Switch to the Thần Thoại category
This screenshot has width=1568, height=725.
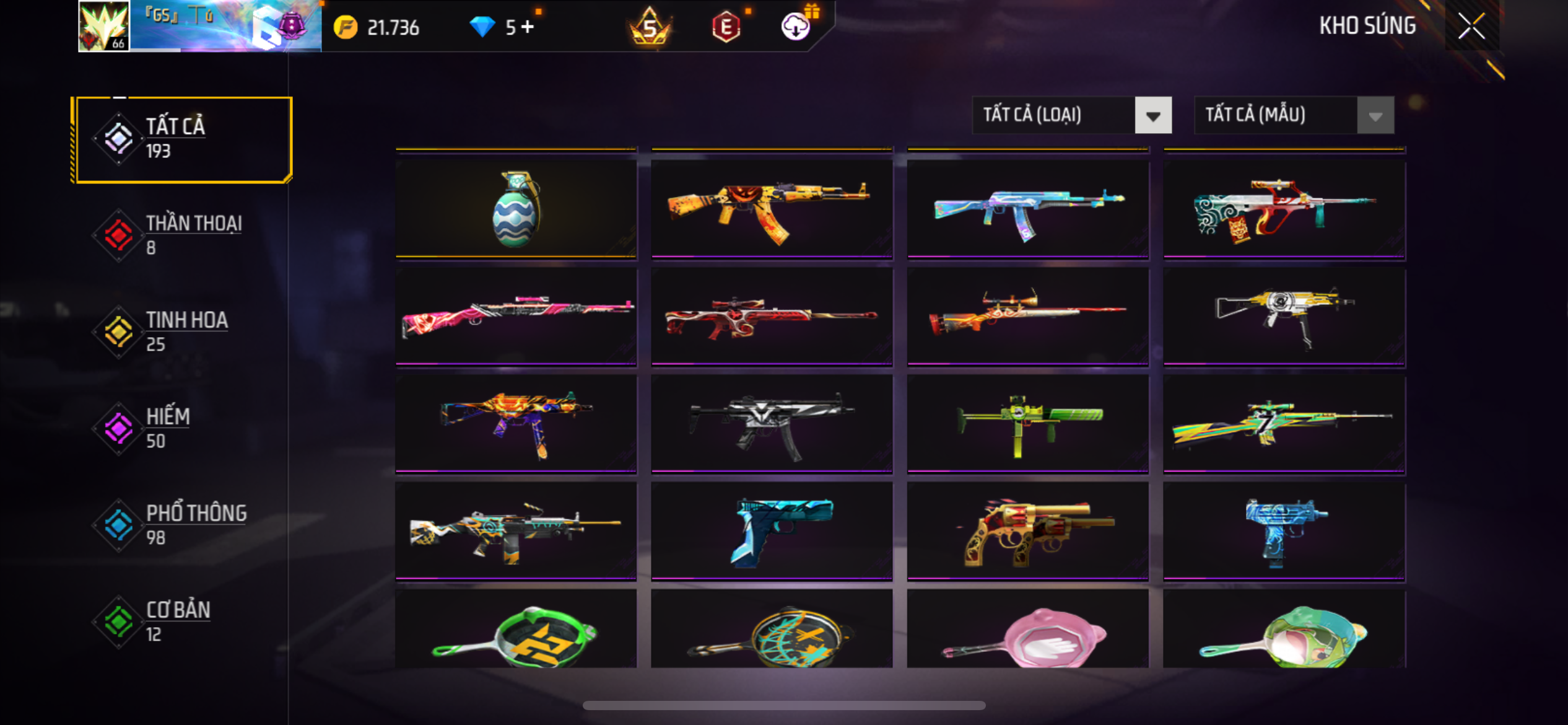click(x=181, y=235)
